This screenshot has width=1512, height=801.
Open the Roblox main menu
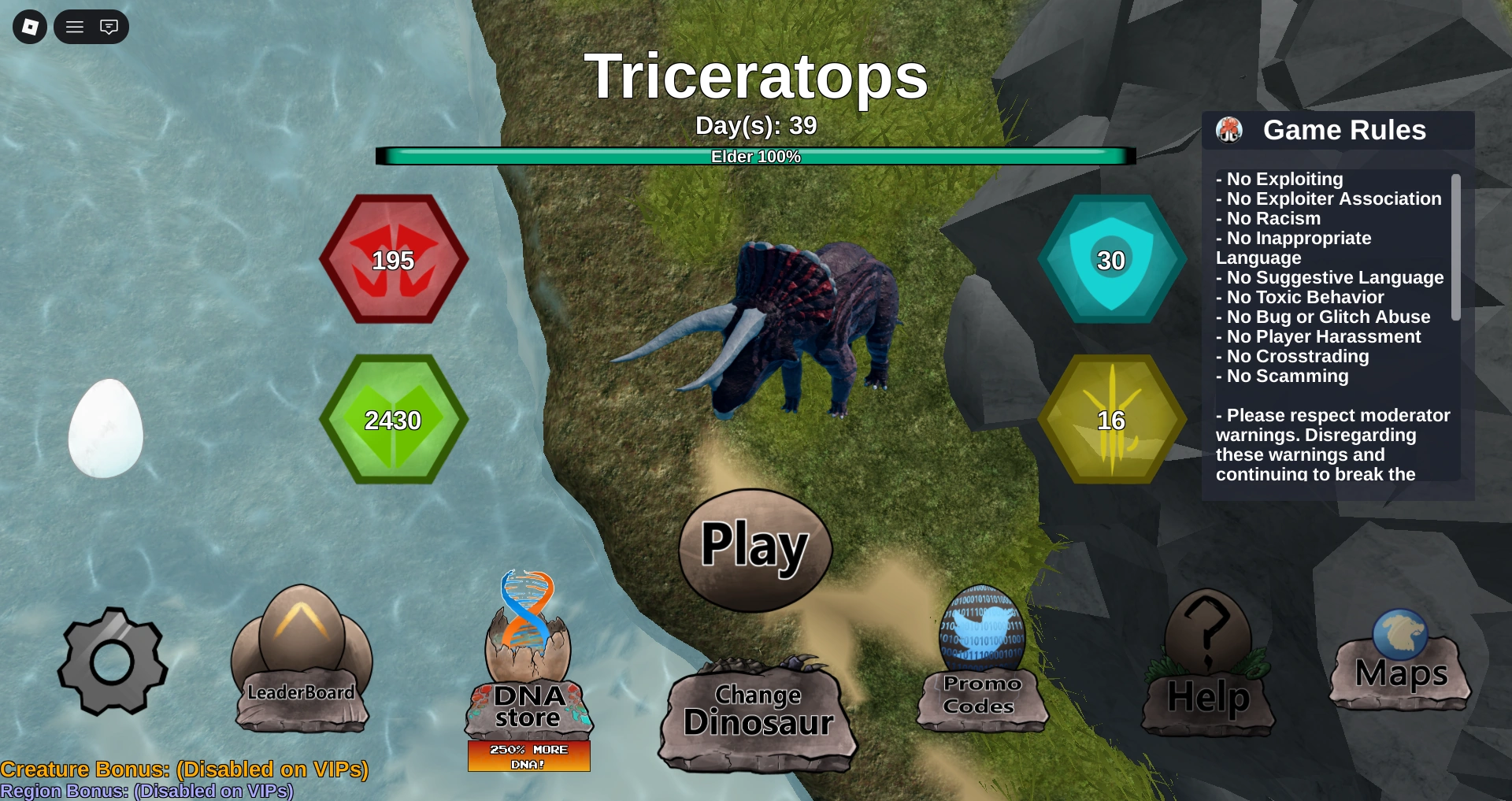[74, 26]
